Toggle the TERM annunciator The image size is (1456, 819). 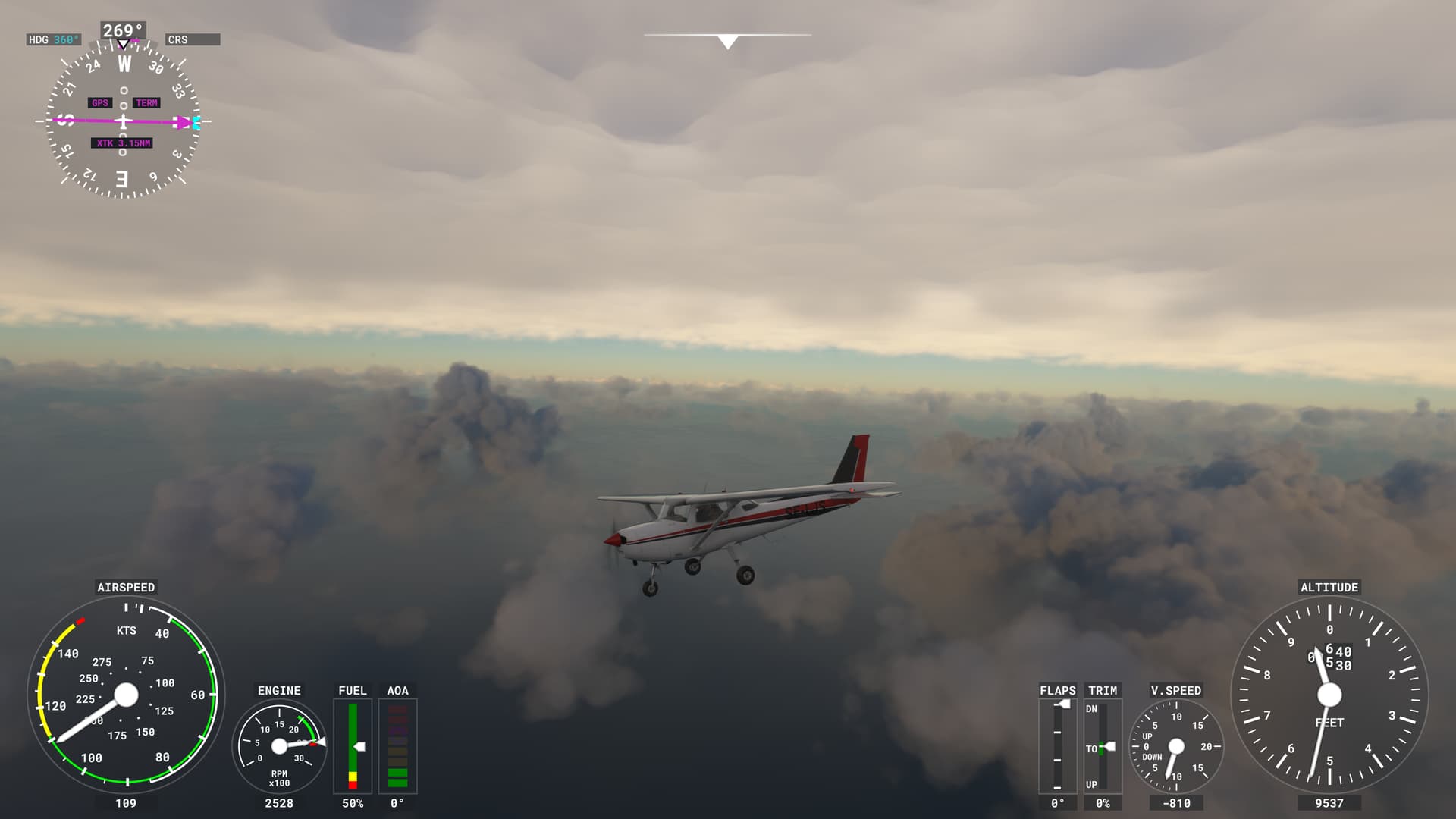tap(147, 102)
